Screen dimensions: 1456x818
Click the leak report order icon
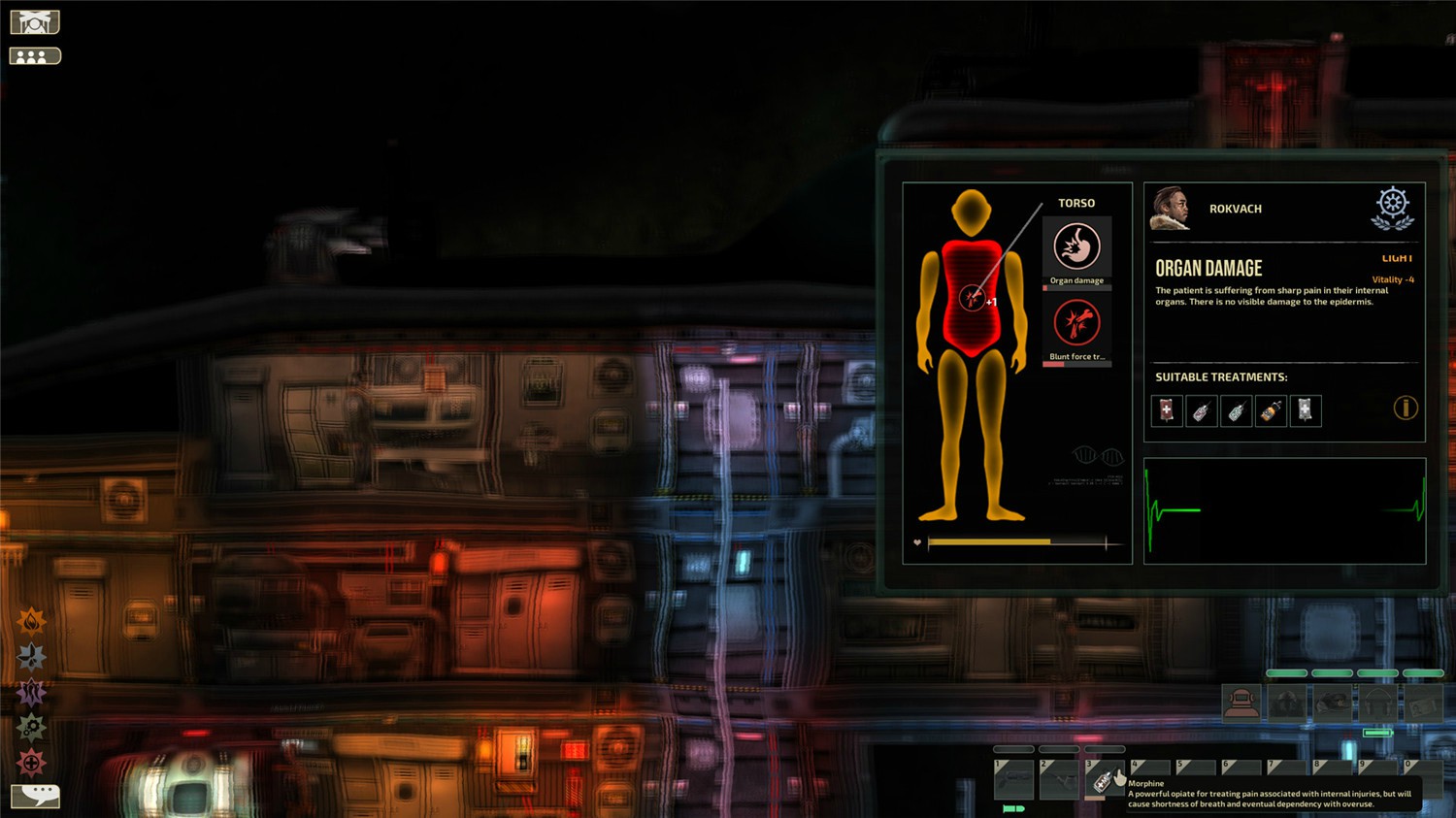32,658
